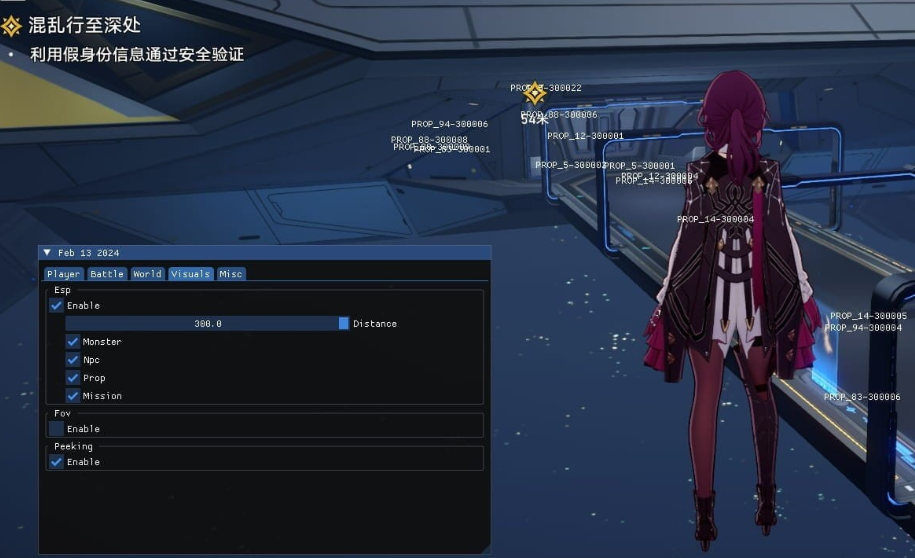
Task: Toggle the Peeking Enable checkbox
Action: point(57,462)
